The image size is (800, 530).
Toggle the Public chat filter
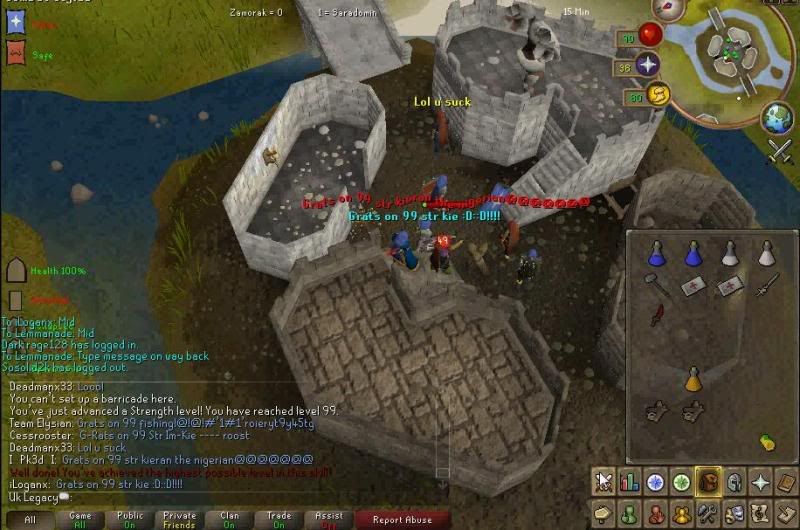tap(129, 519)
